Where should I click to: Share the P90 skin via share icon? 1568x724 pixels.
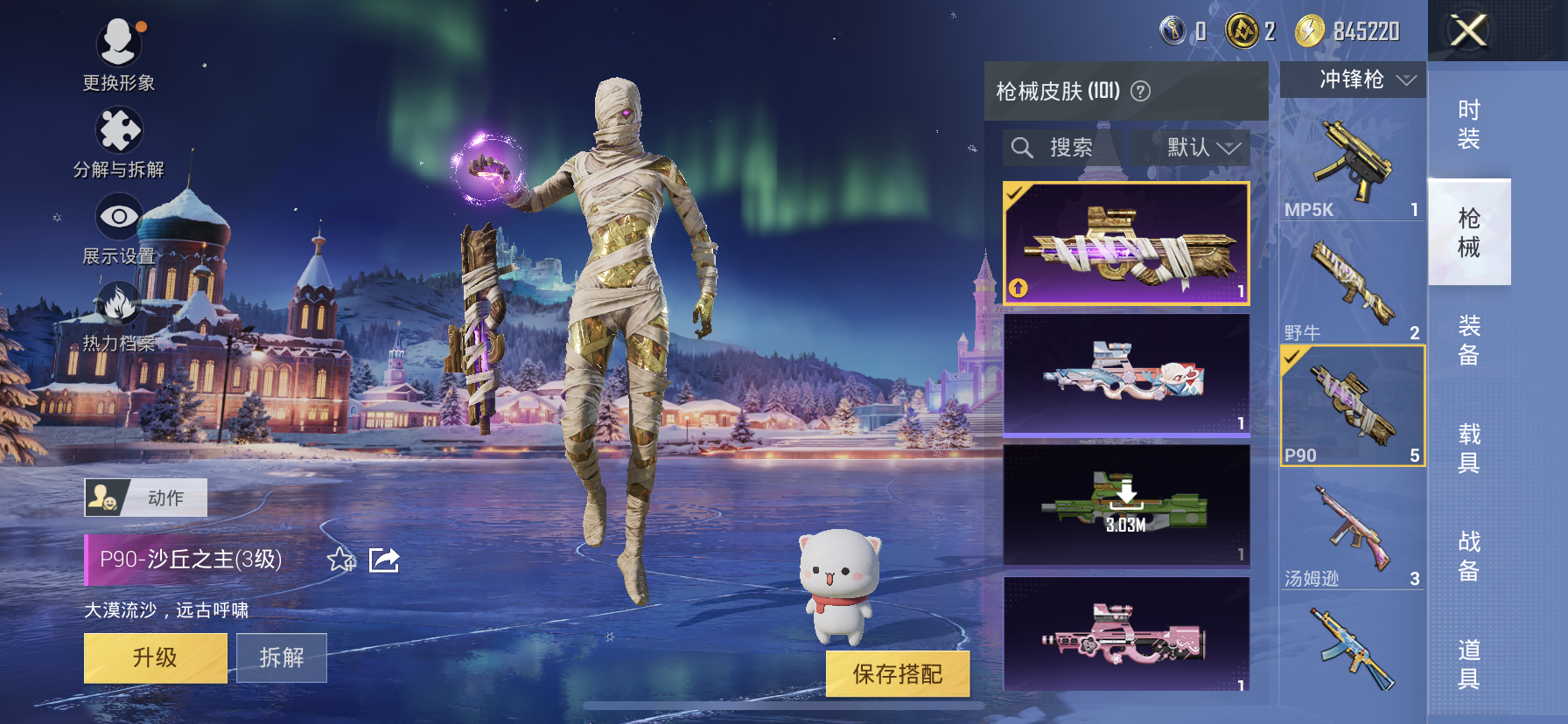coord(383,560)
